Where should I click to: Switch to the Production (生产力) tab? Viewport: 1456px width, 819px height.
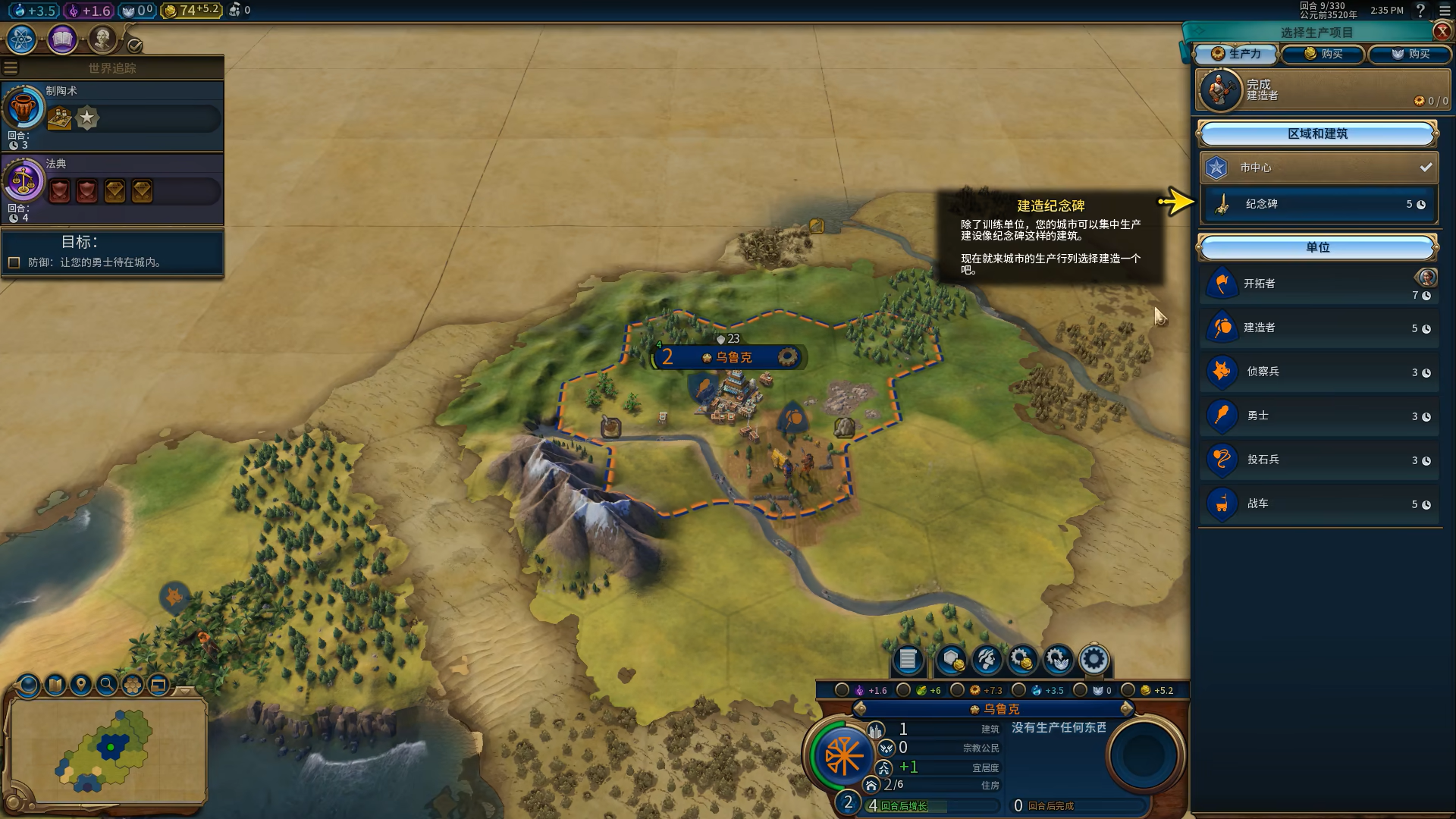(1236, 54)
